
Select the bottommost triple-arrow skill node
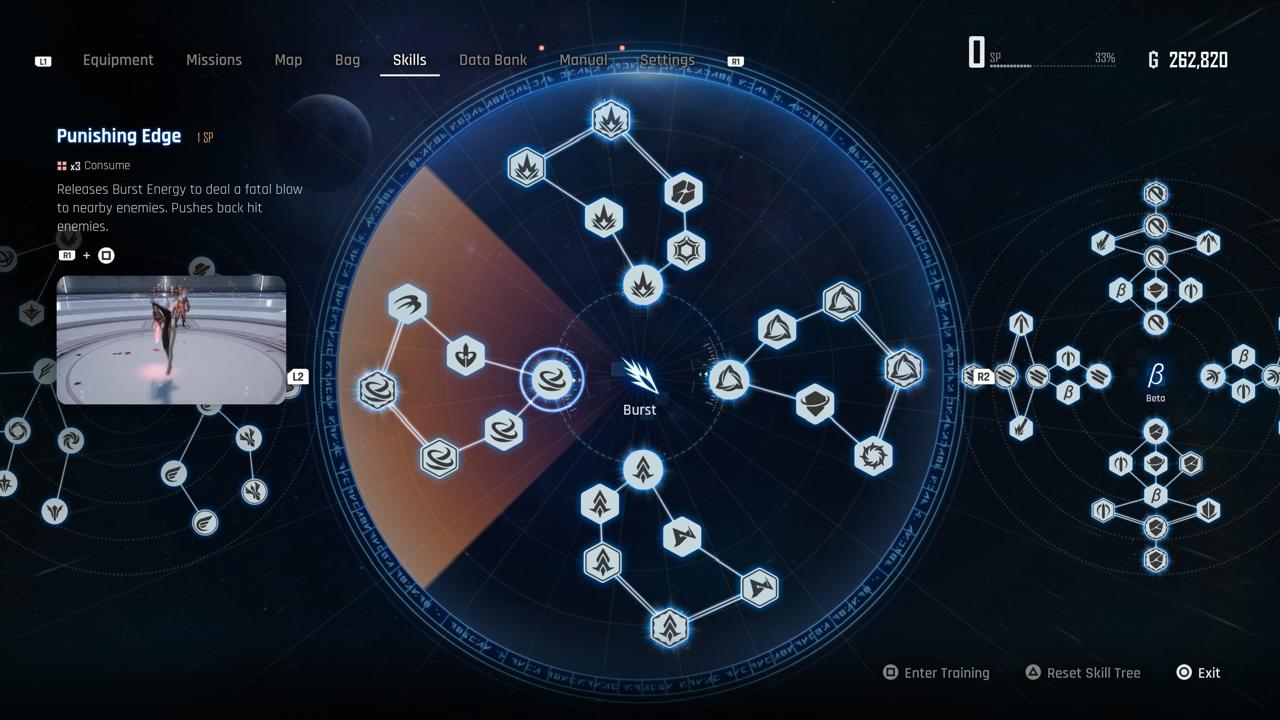tap(669, 628)
